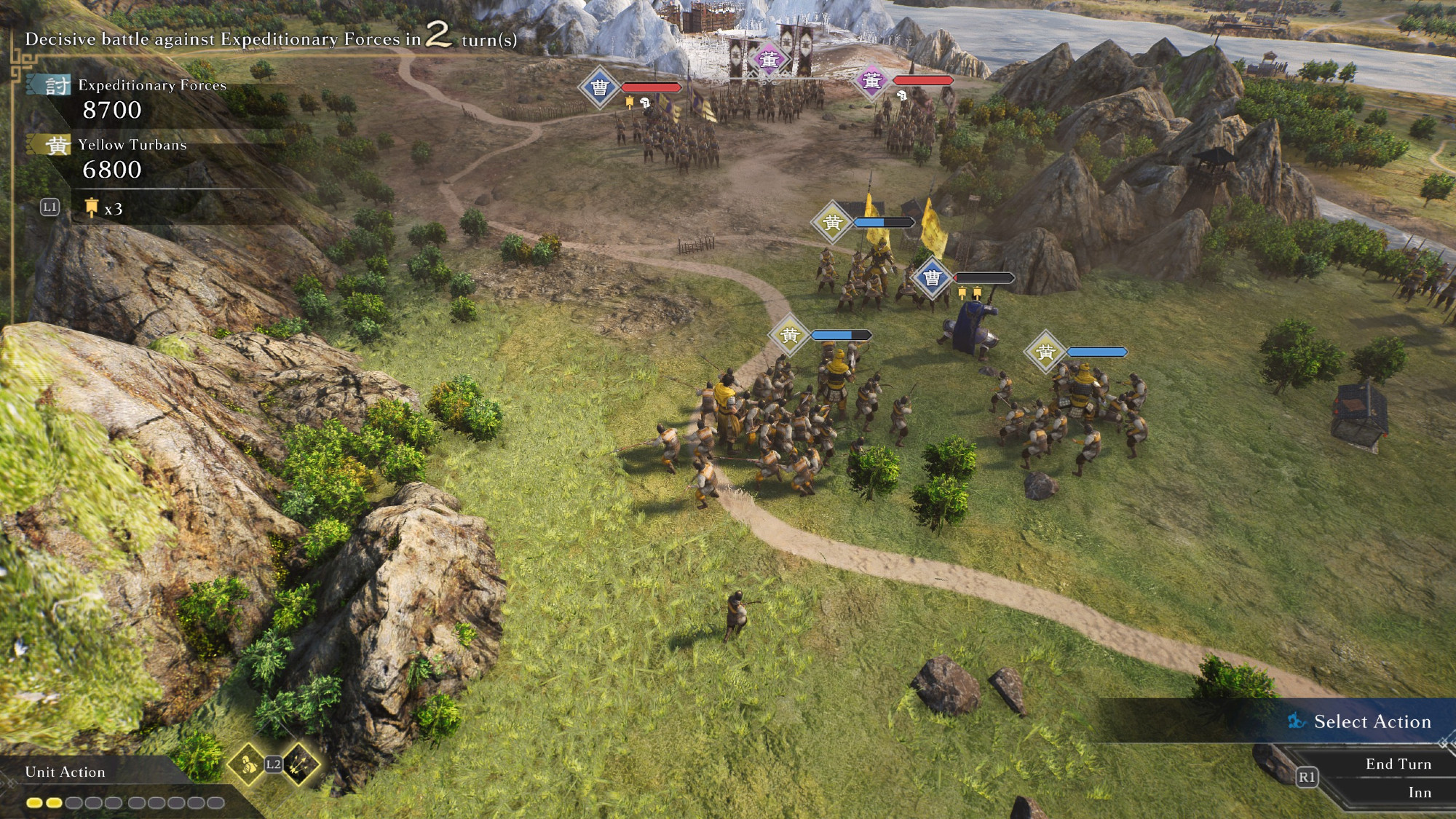Select the purple Dong marker between the banners

(x=769, y=59)
